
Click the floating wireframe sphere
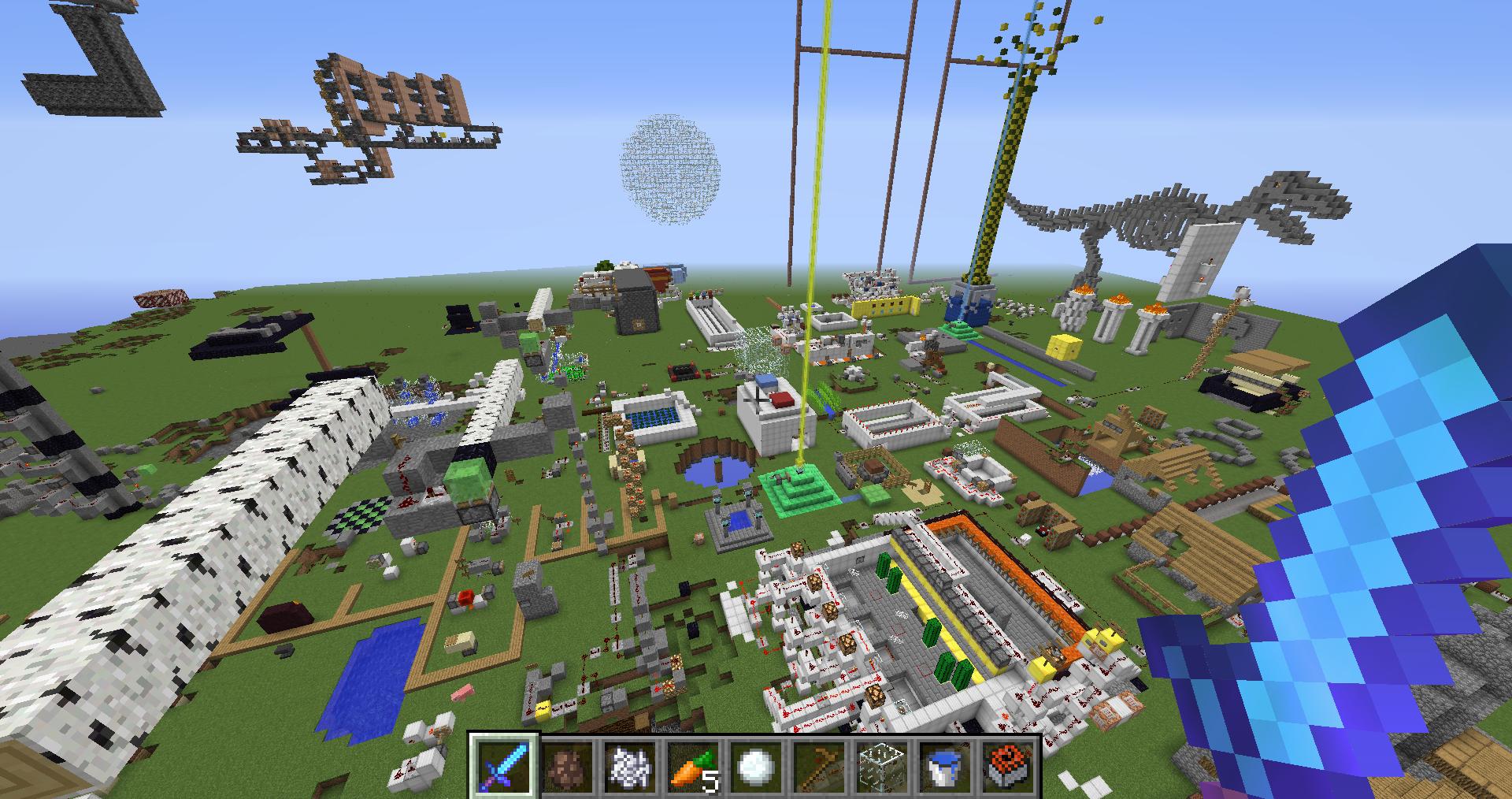669,169
